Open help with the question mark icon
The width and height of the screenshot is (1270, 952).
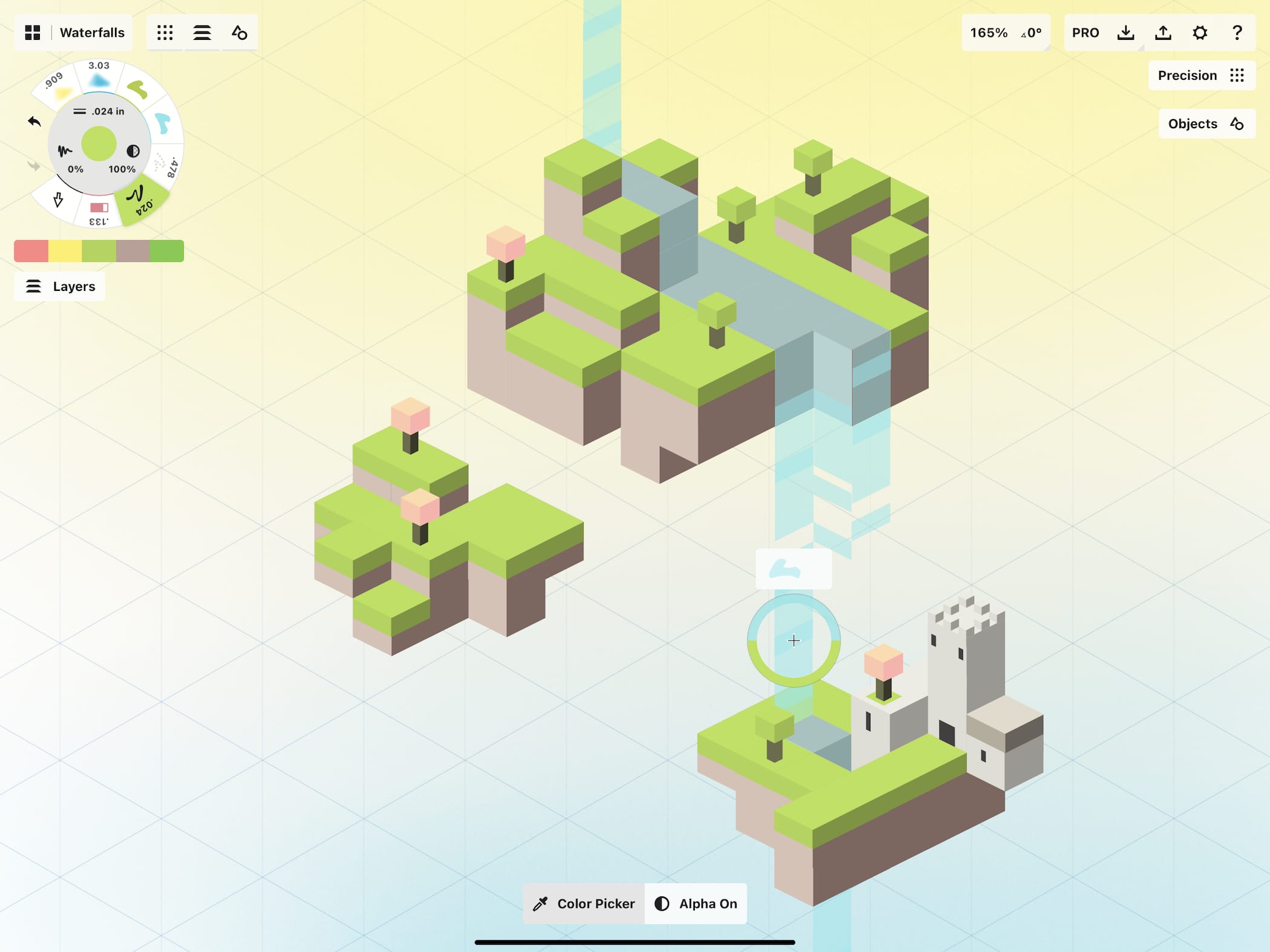(x=1237, y=33)
